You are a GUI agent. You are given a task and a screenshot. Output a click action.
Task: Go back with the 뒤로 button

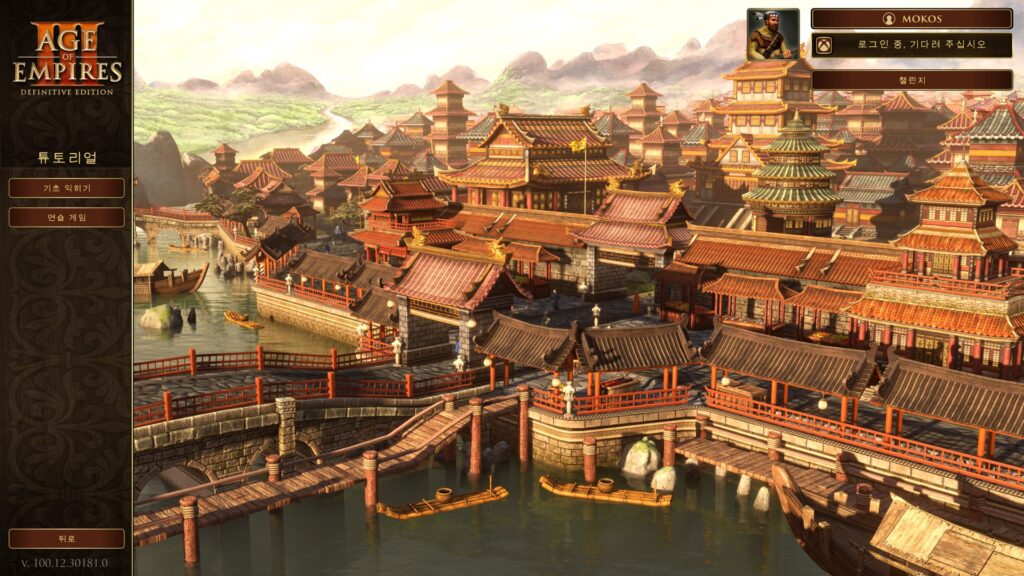click(x=67, y=538)
